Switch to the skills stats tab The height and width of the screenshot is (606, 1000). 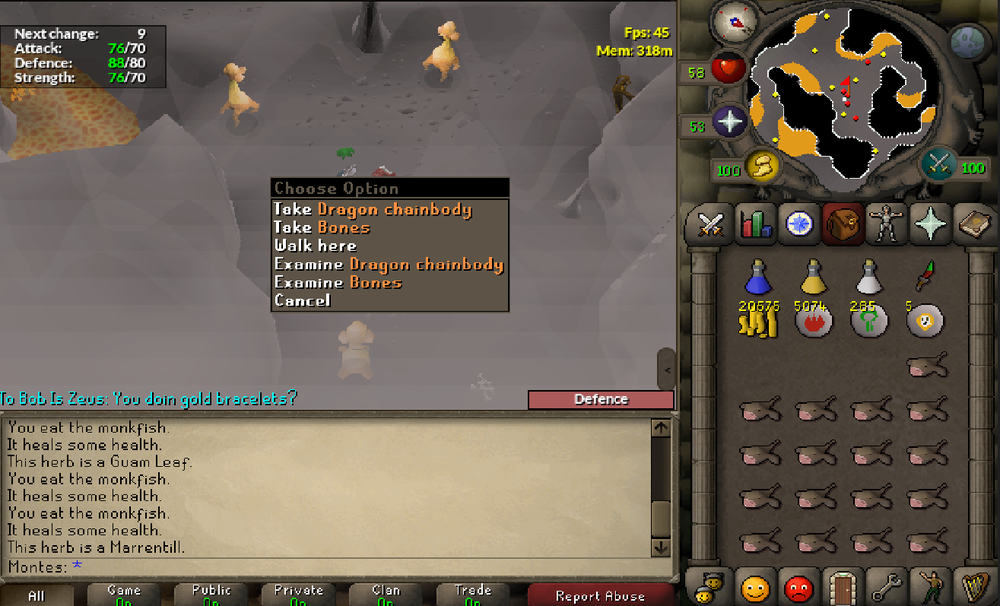tap(755, 225)
